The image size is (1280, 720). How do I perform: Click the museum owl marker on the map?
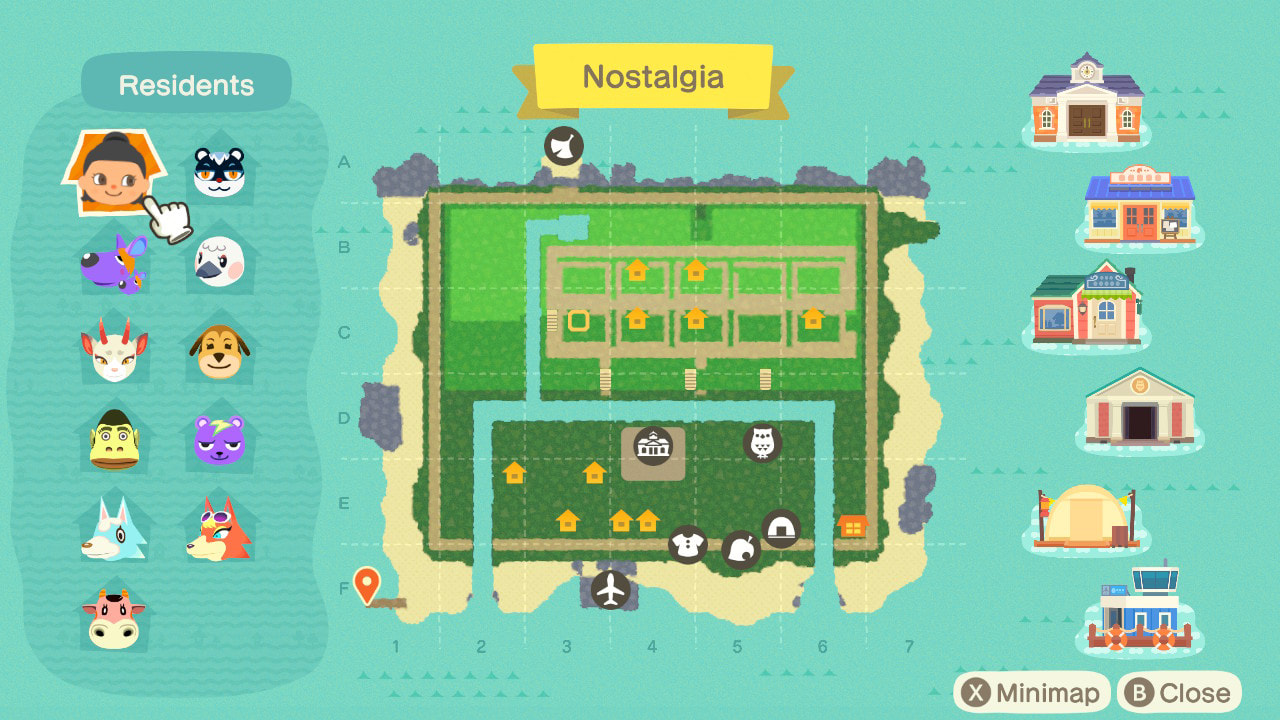pos(762,442)
